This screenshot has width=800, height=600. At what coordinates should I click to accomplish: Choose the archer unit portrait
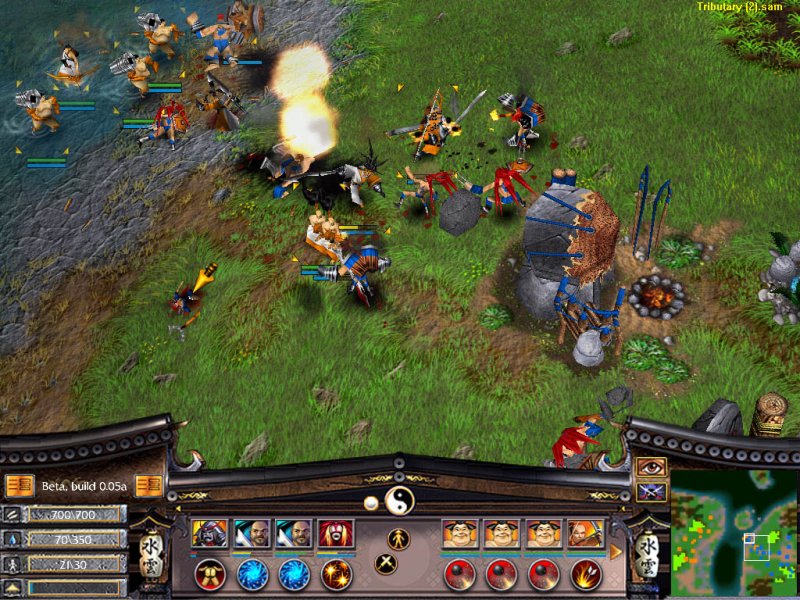pos(586,533)
